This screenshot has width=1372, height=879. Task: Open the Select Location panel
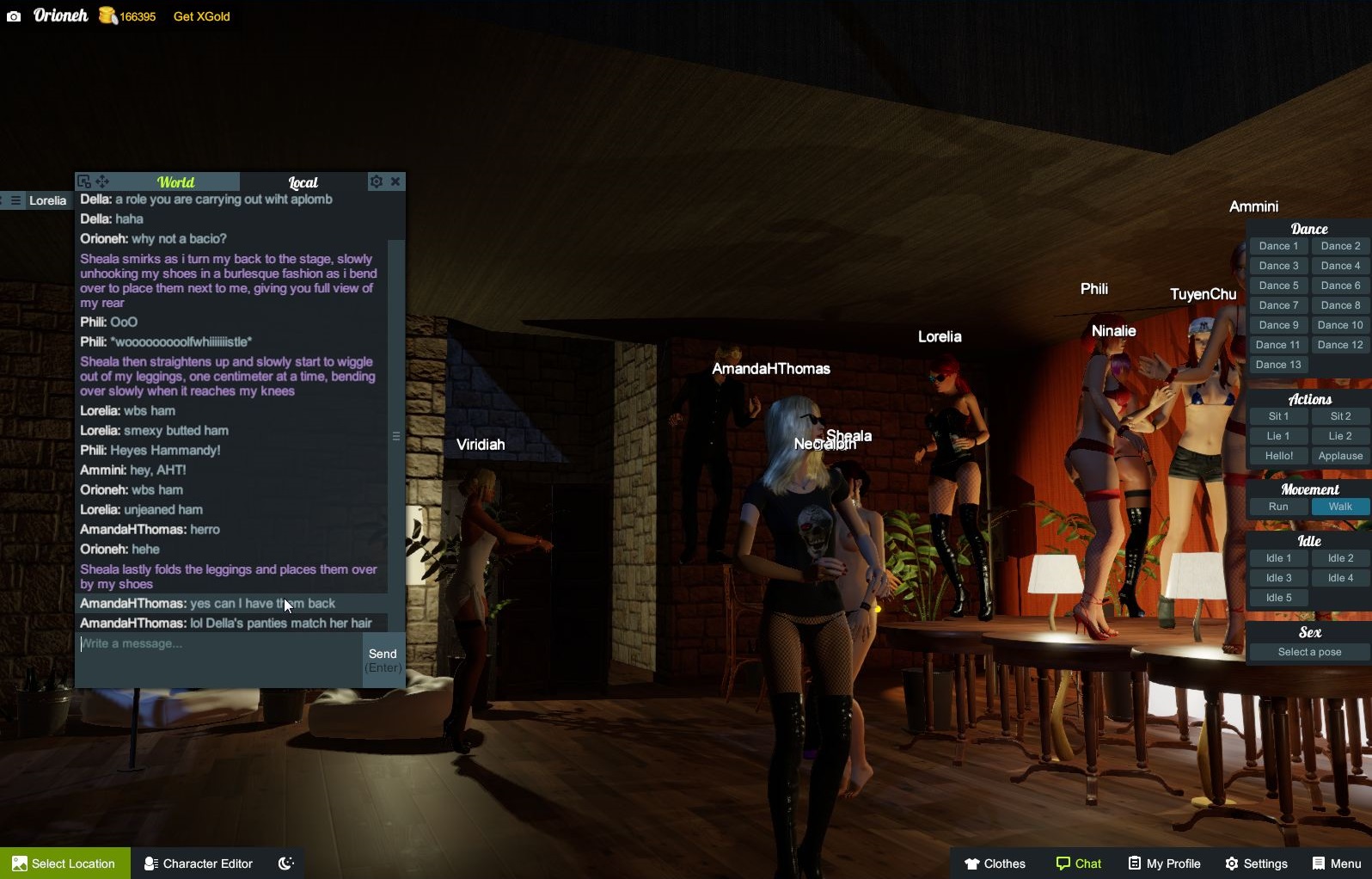[64, 863]
